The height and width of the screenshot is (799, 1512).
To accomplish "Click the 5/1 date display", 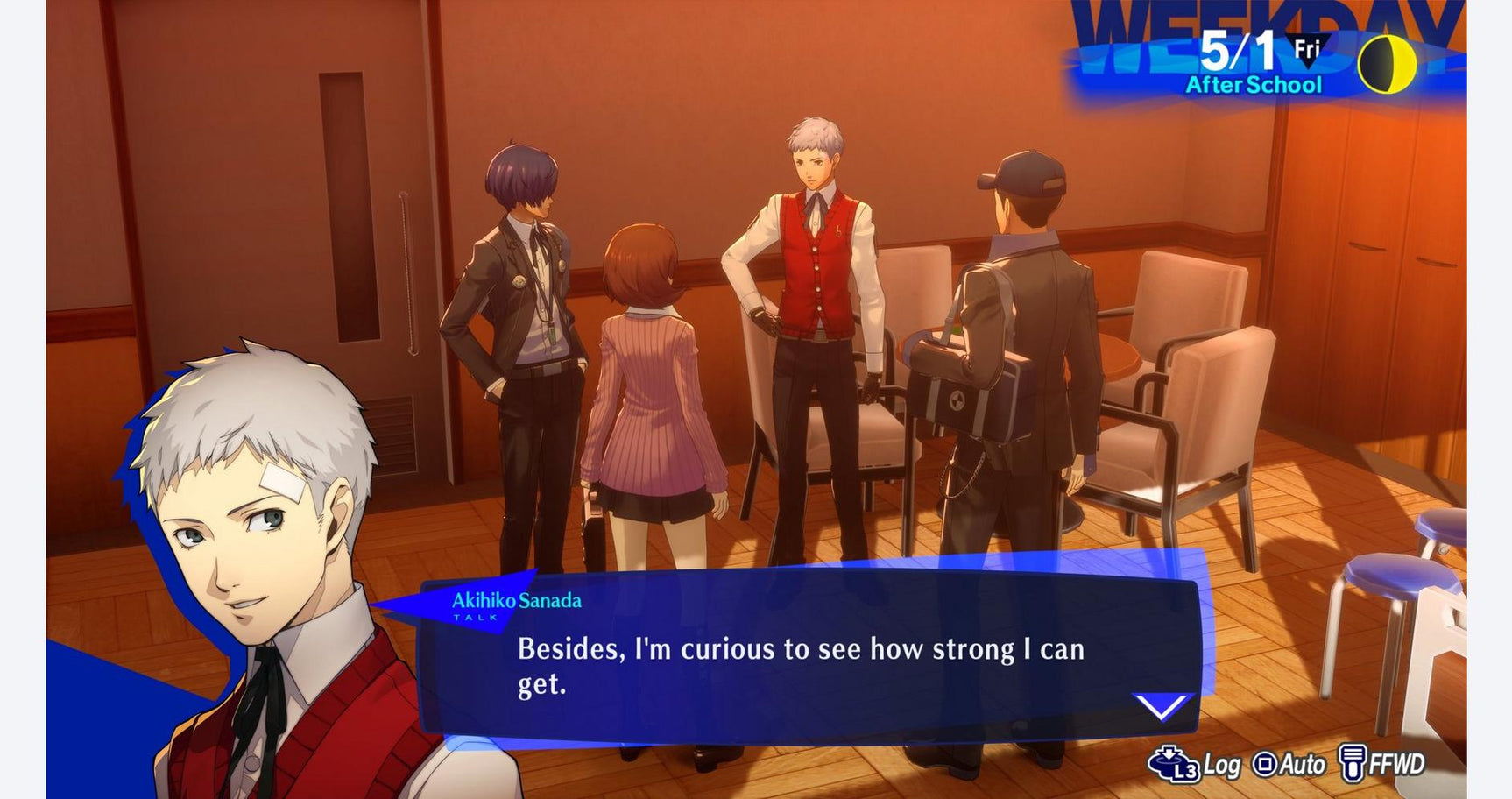I will point(1240,51).
